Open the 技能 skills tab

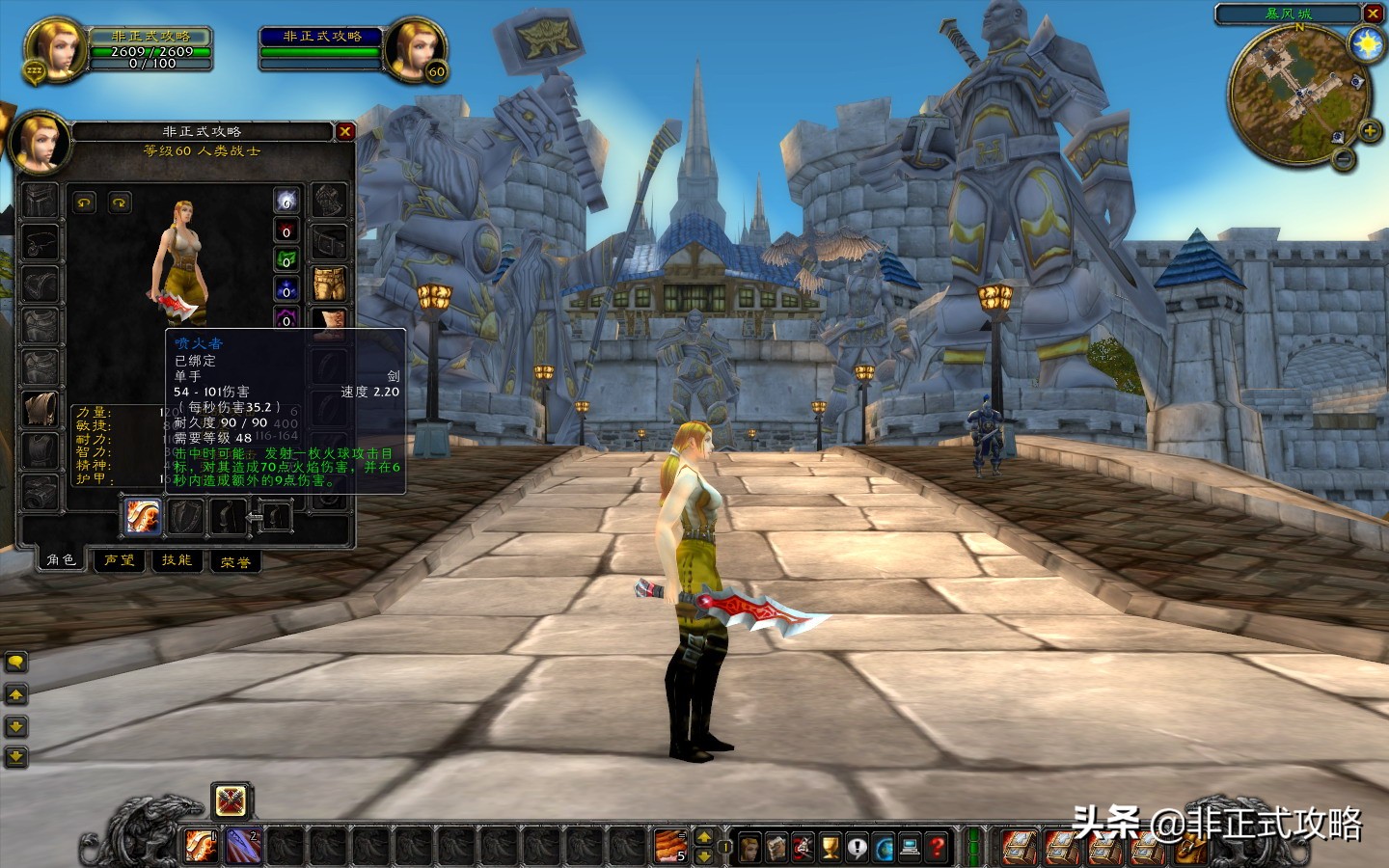(177, 560)
